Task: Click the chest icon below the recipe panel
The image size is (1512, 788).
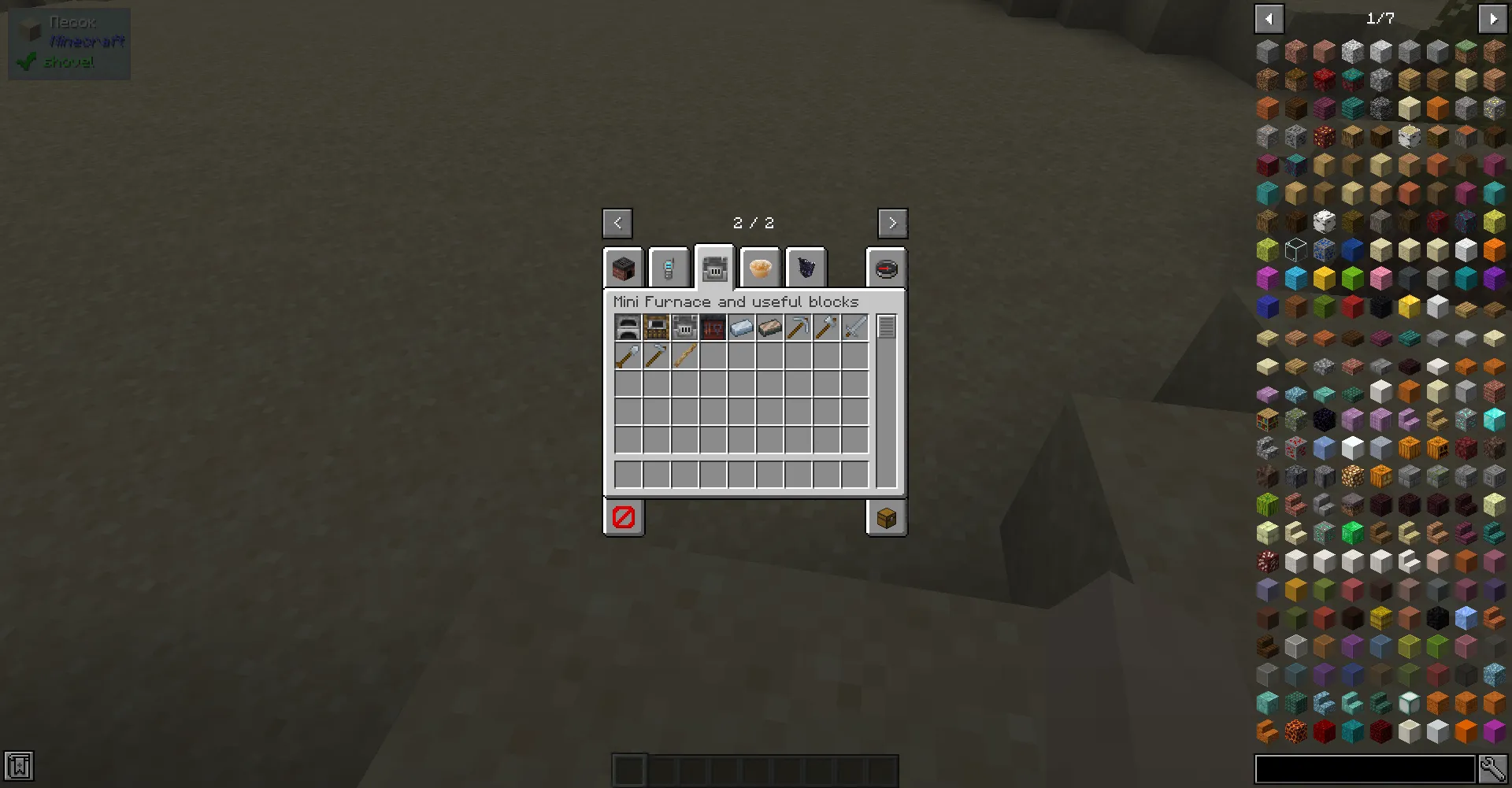Action: [886, 517]
